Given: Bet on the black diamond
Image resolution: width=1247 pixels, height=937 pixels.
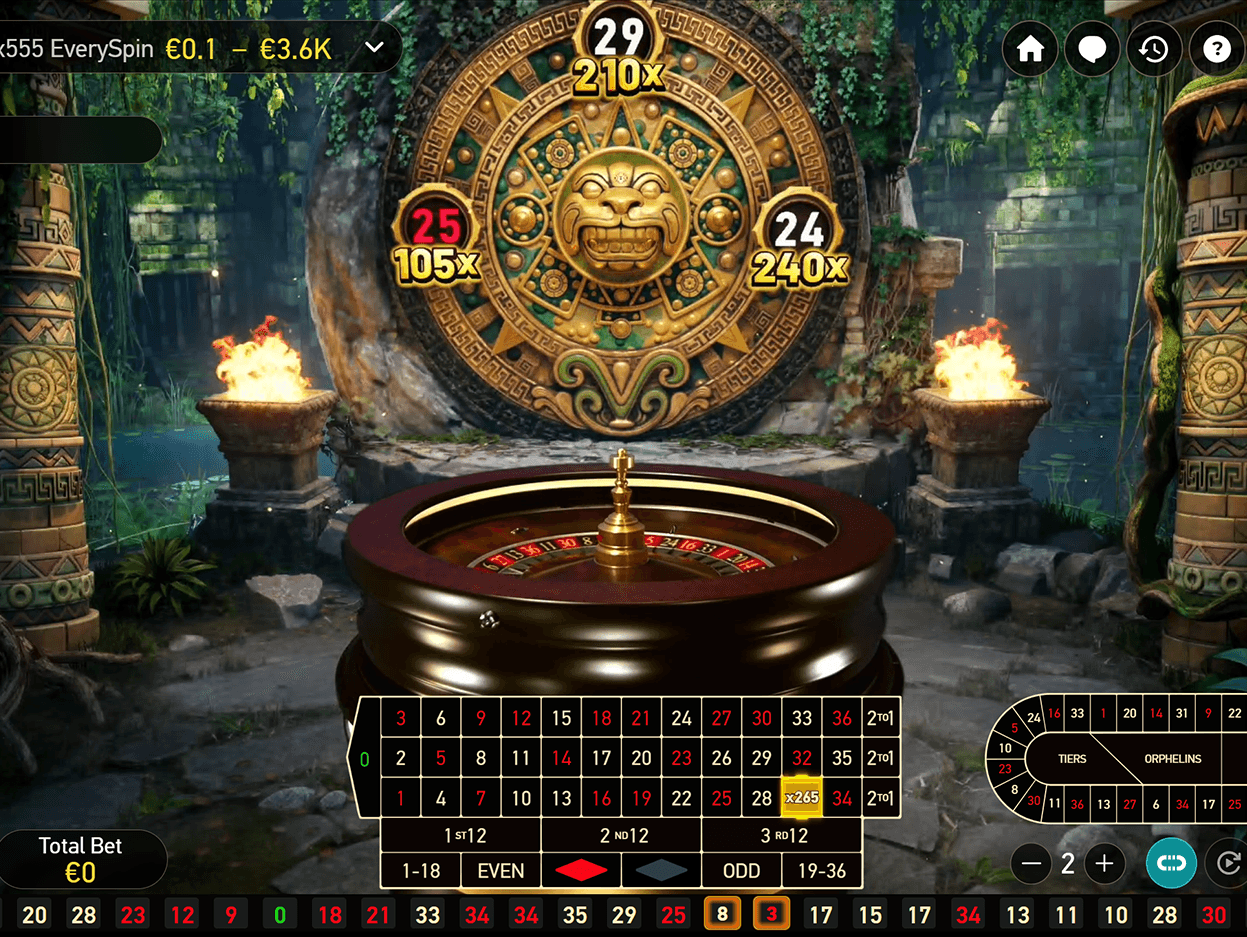Looking at the screenshot, I should coord(661,871).
